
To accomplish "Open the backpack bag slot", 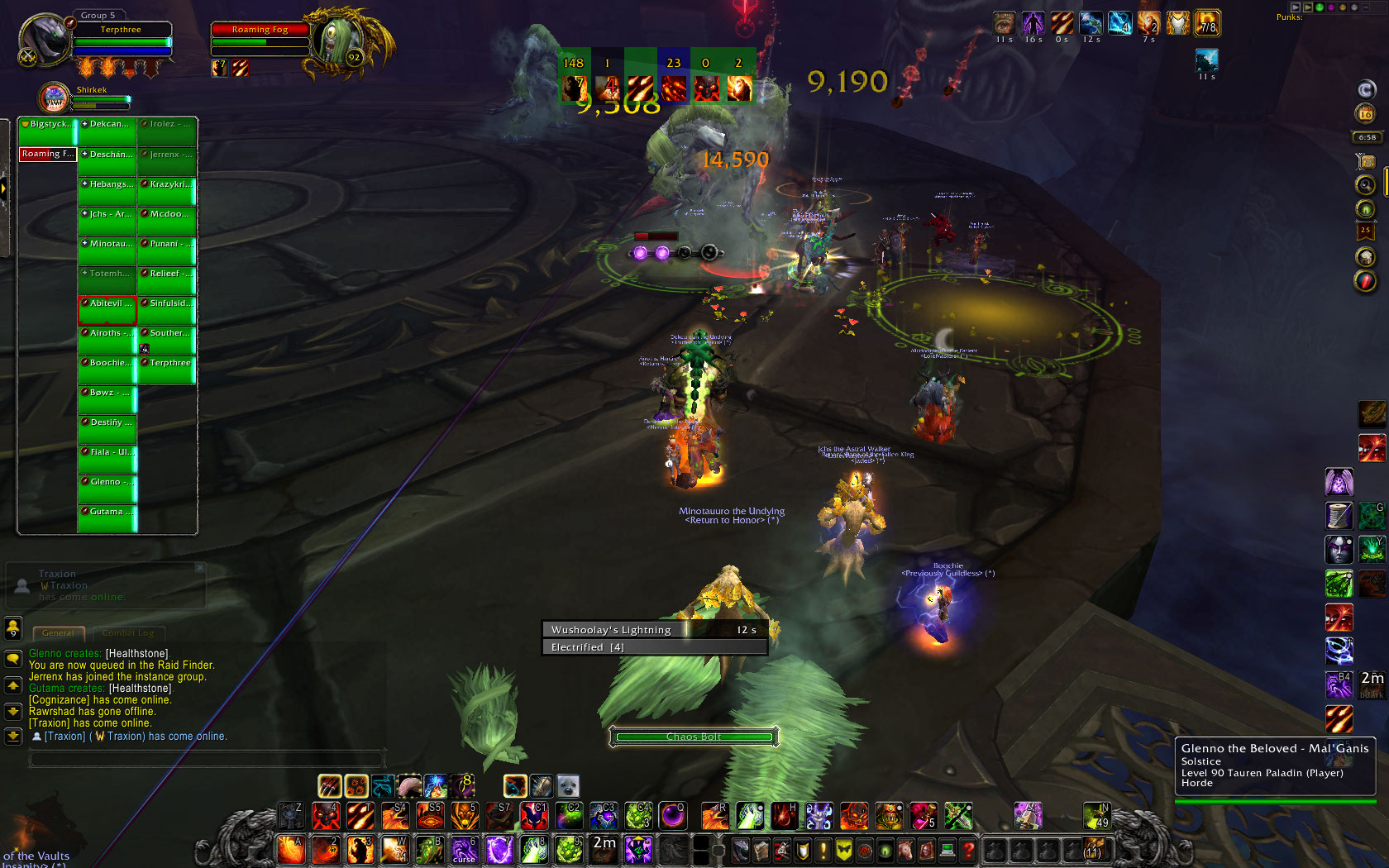I will coord(1093,849).
